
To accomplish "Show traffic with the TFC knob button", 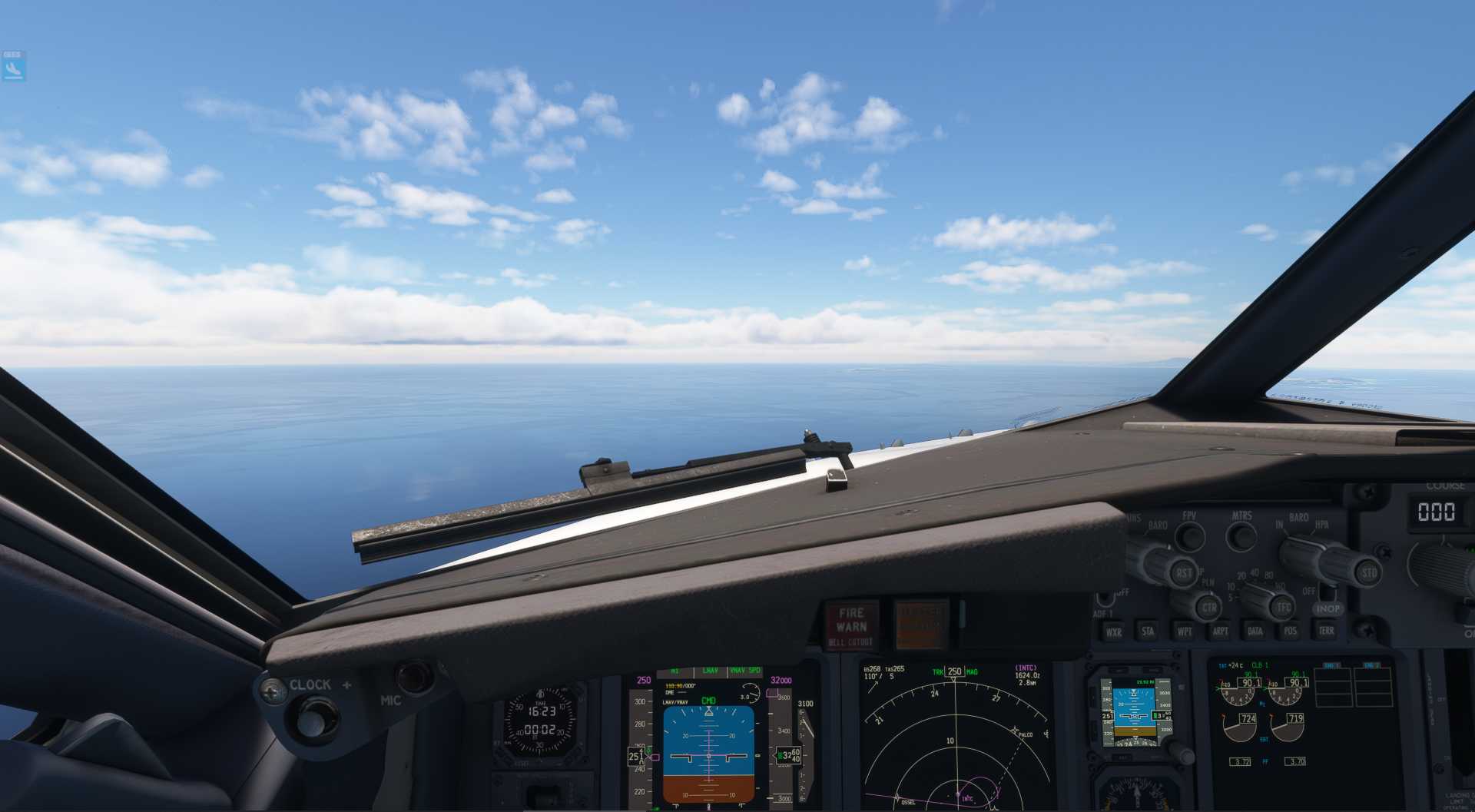I will [1283, 607].
